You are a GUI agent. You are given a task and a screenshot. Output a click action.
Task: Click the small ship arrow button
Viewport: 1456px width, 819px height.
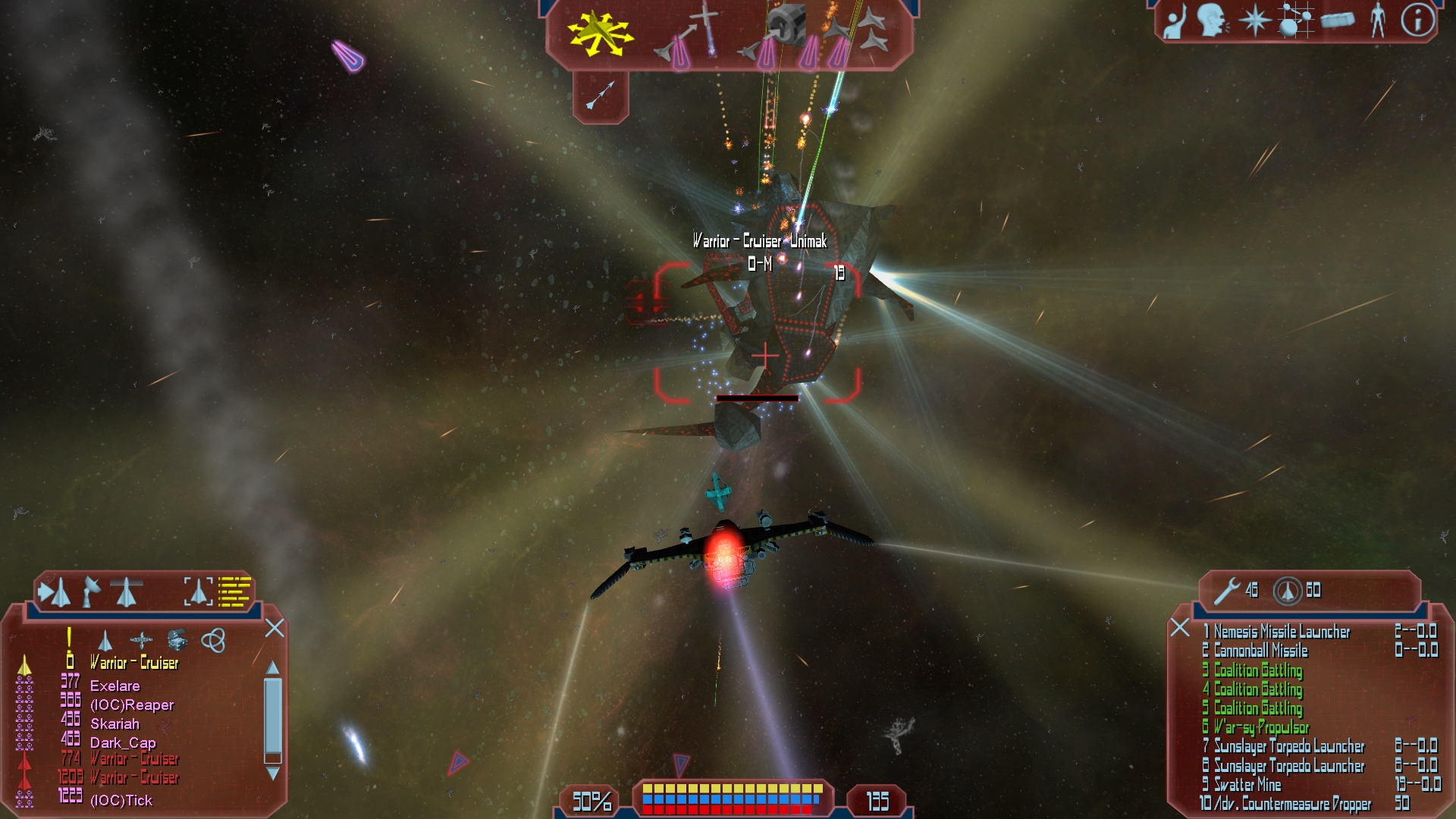[601, 96]
